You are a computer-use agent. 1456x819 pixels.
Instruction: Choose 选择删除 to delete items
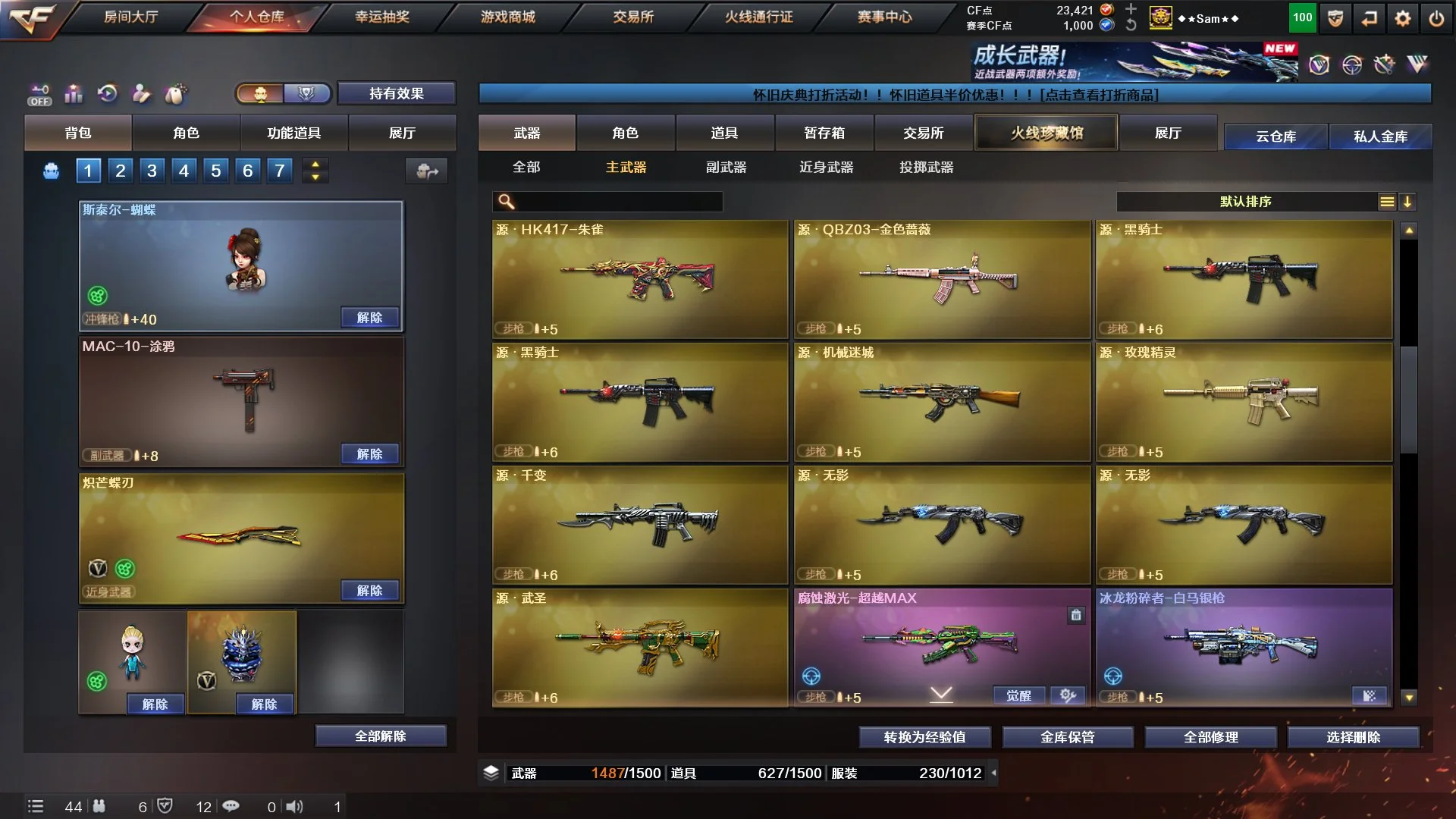point(1353,736)
